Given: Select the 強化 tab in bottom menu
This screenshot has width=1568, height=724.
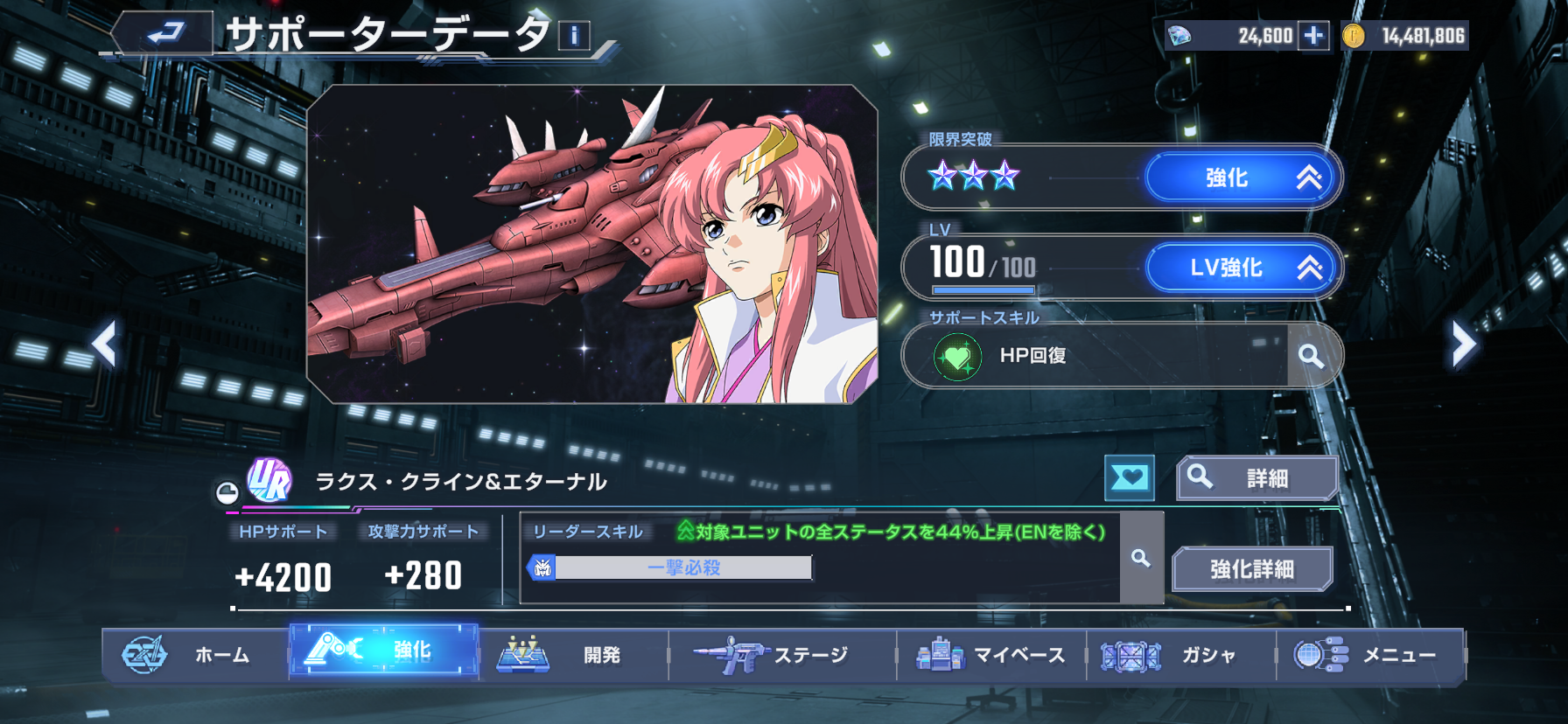Looking at the screenshot, I should [x=384, y=651].
